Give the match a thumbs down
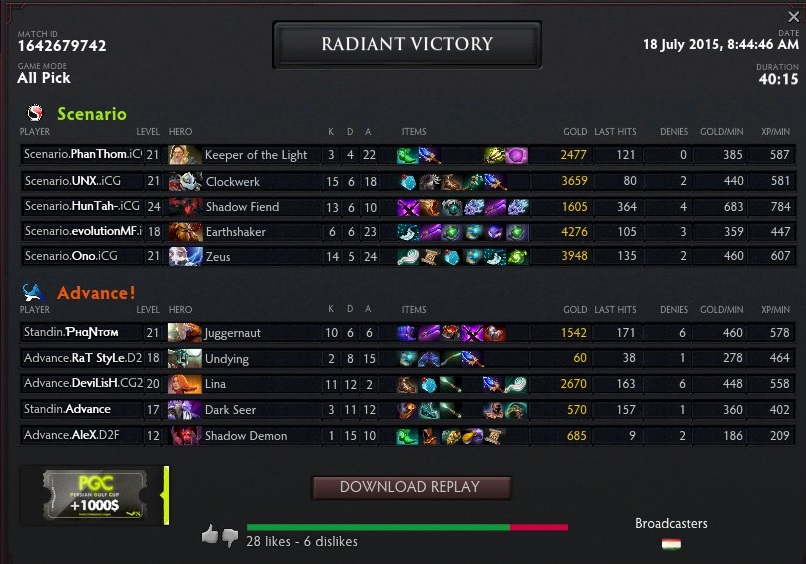Viewport: 806px width, 564px height. [x=230, y=537]
